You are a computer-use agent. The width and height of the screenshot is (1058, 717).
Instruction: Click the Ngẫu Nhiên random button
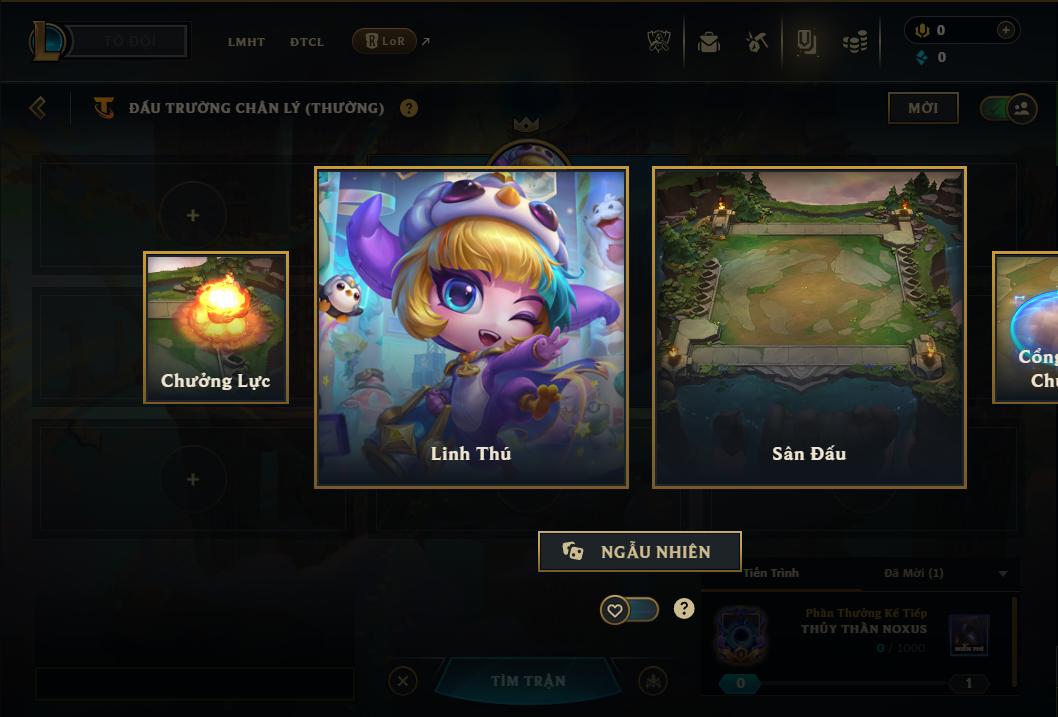(640, 551)
